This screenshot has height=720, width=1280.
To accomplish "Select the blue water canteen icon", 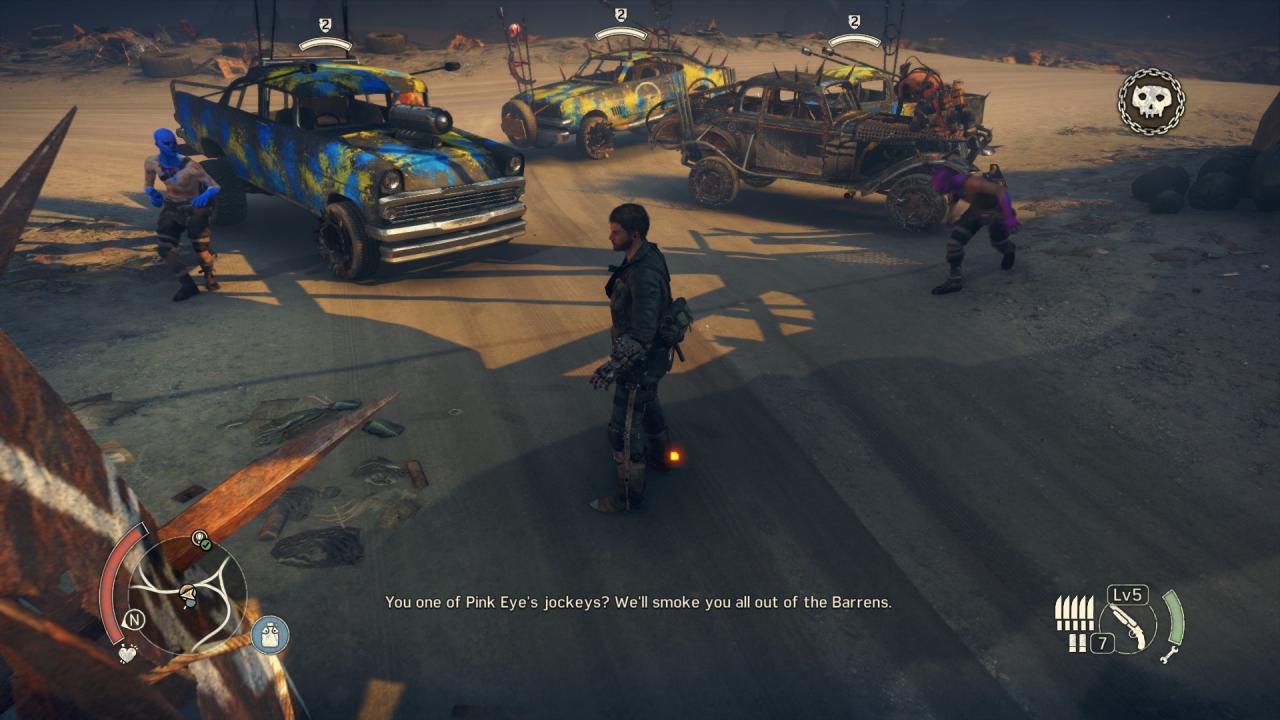I will tap(270, 634).
